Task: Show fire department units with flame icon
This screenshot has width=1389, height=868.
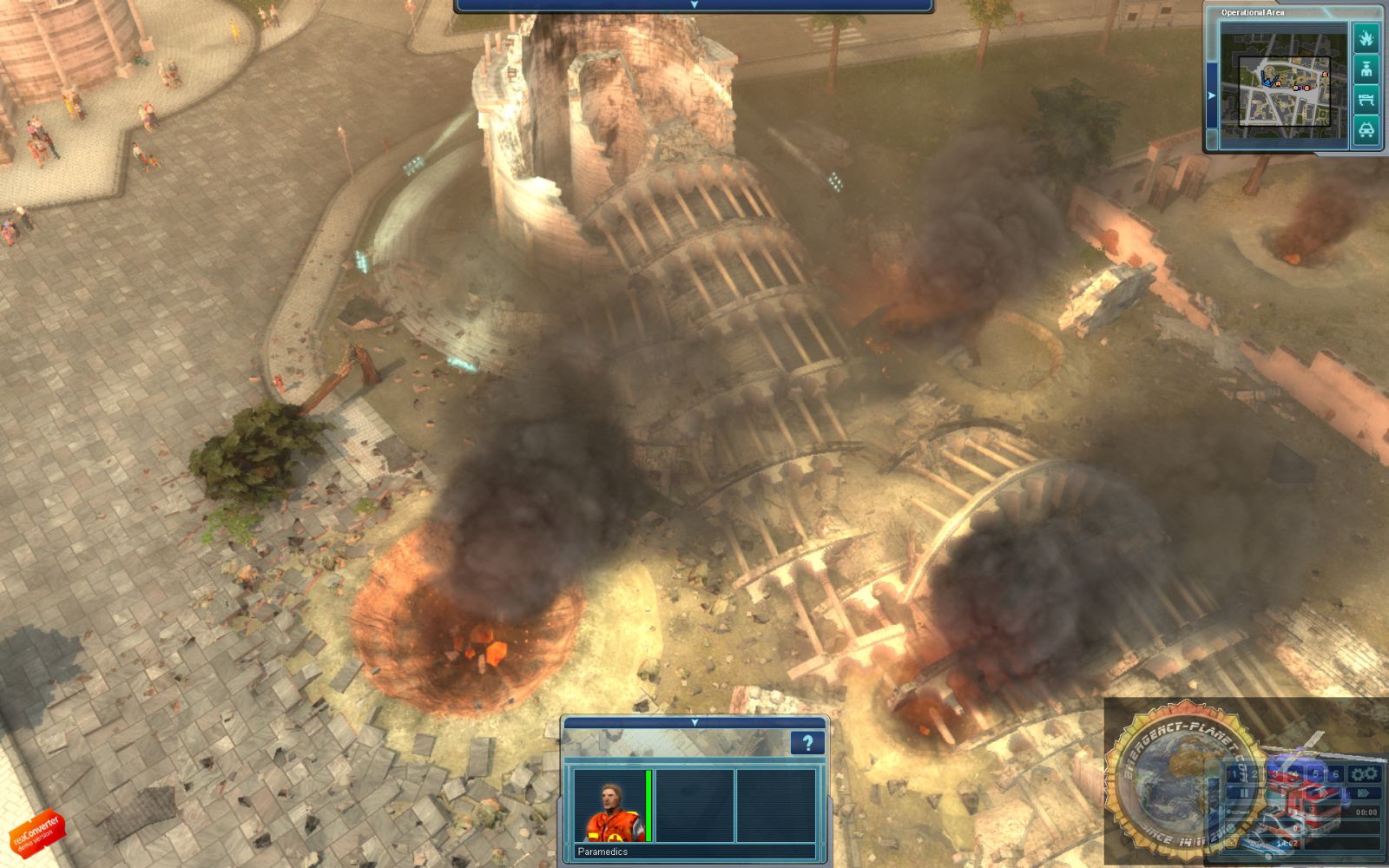Action: (1366, 38)
